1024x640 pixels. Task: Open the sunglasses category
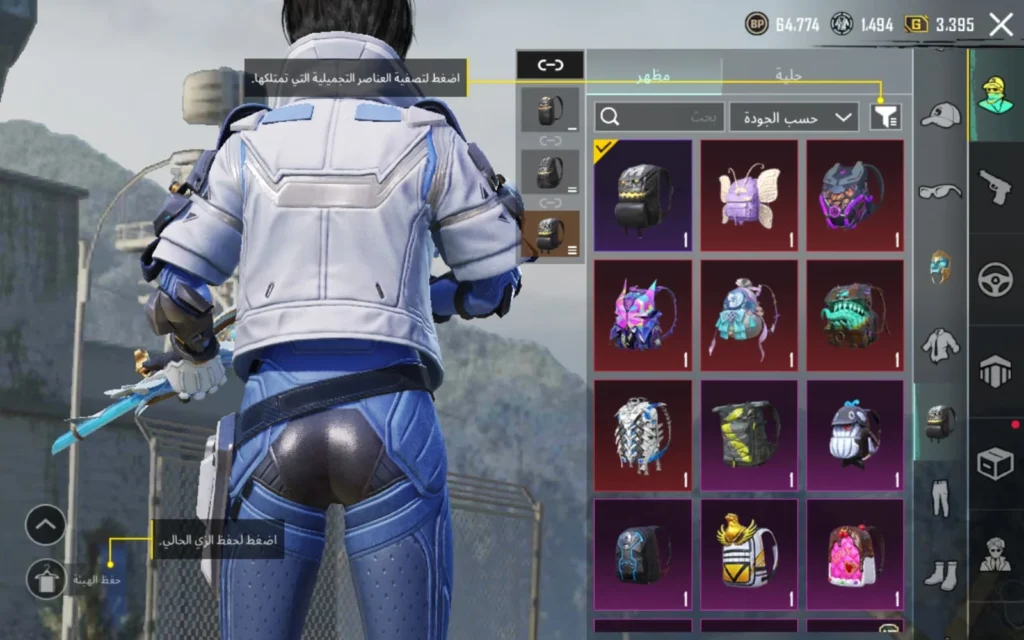pyautogui.click(x=940, y=191)
